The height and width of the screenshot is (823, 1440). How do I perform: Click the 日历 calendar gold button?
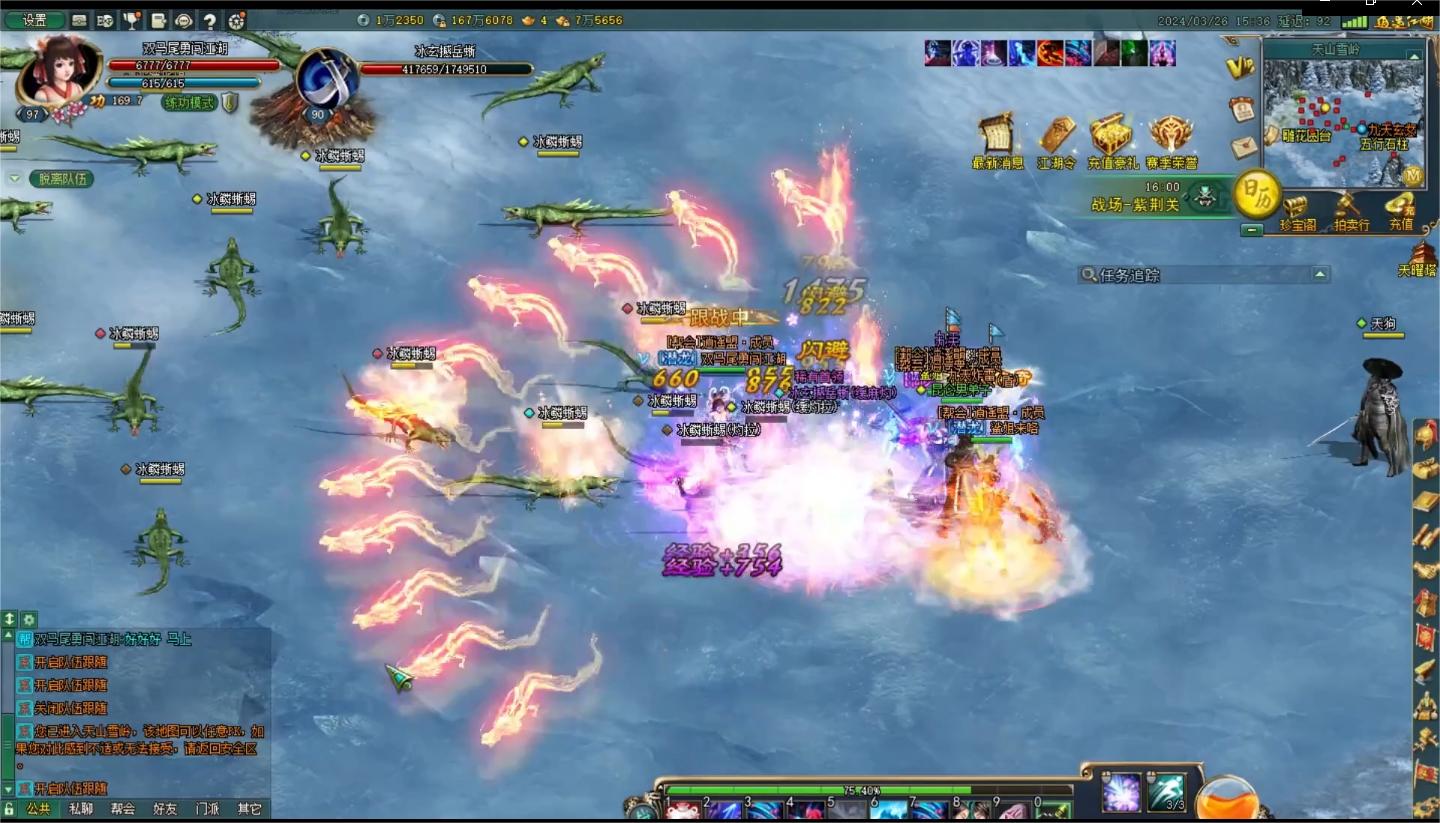coord(1256,194)
